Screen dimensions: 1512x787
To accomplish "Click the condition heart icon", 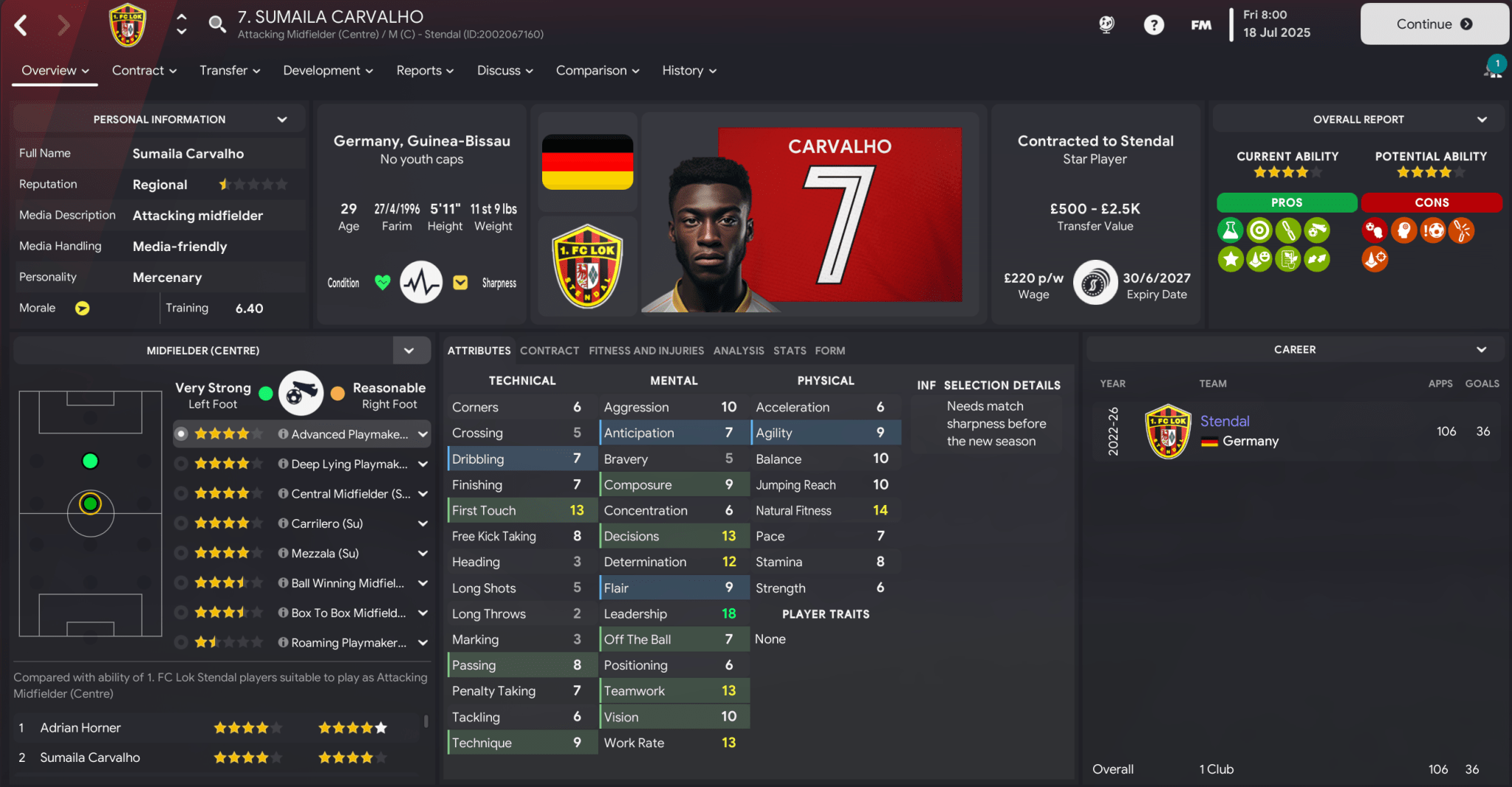I will click(382, 282).
